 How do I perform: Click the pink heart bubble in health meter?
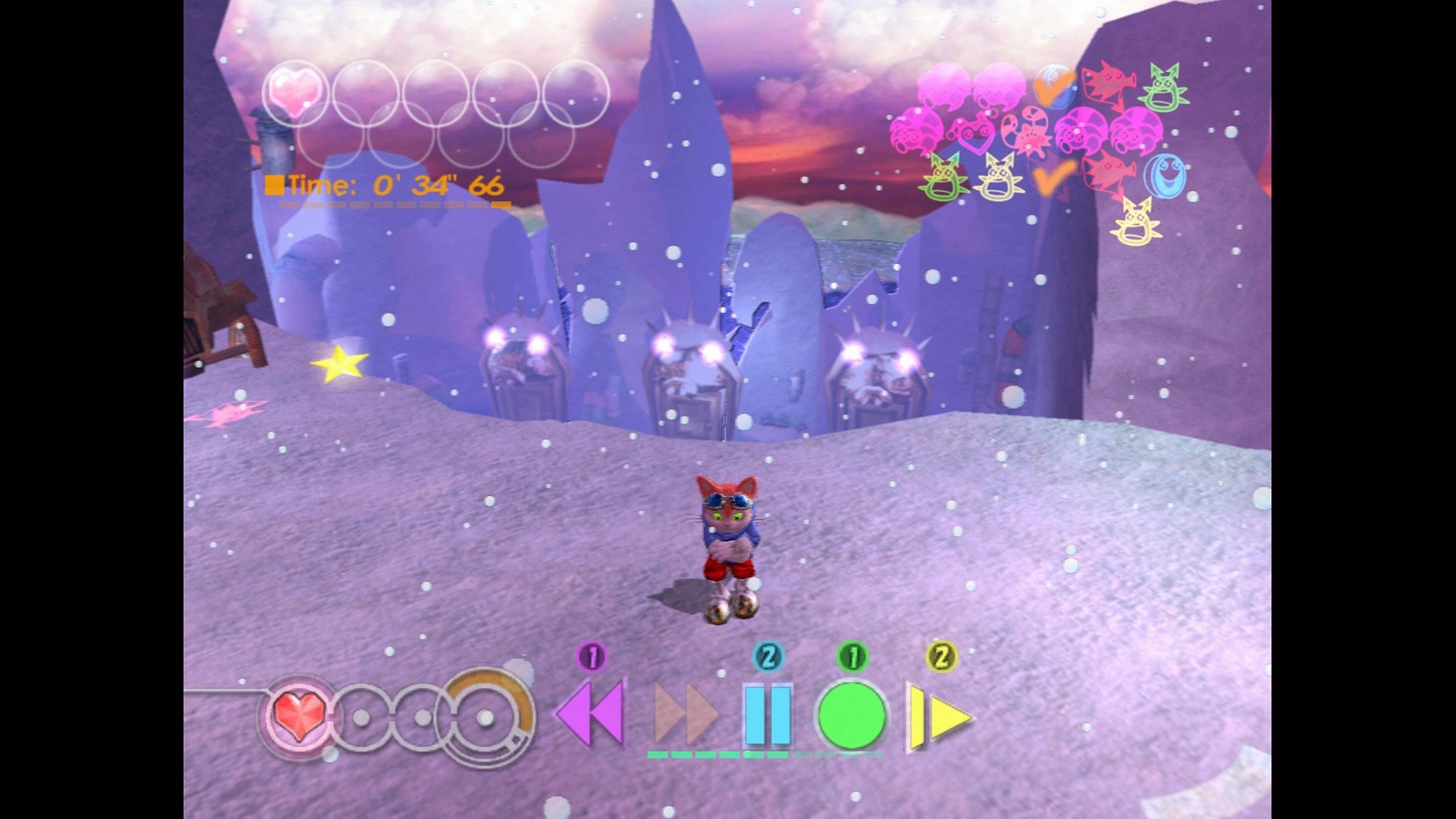point(294,89)
